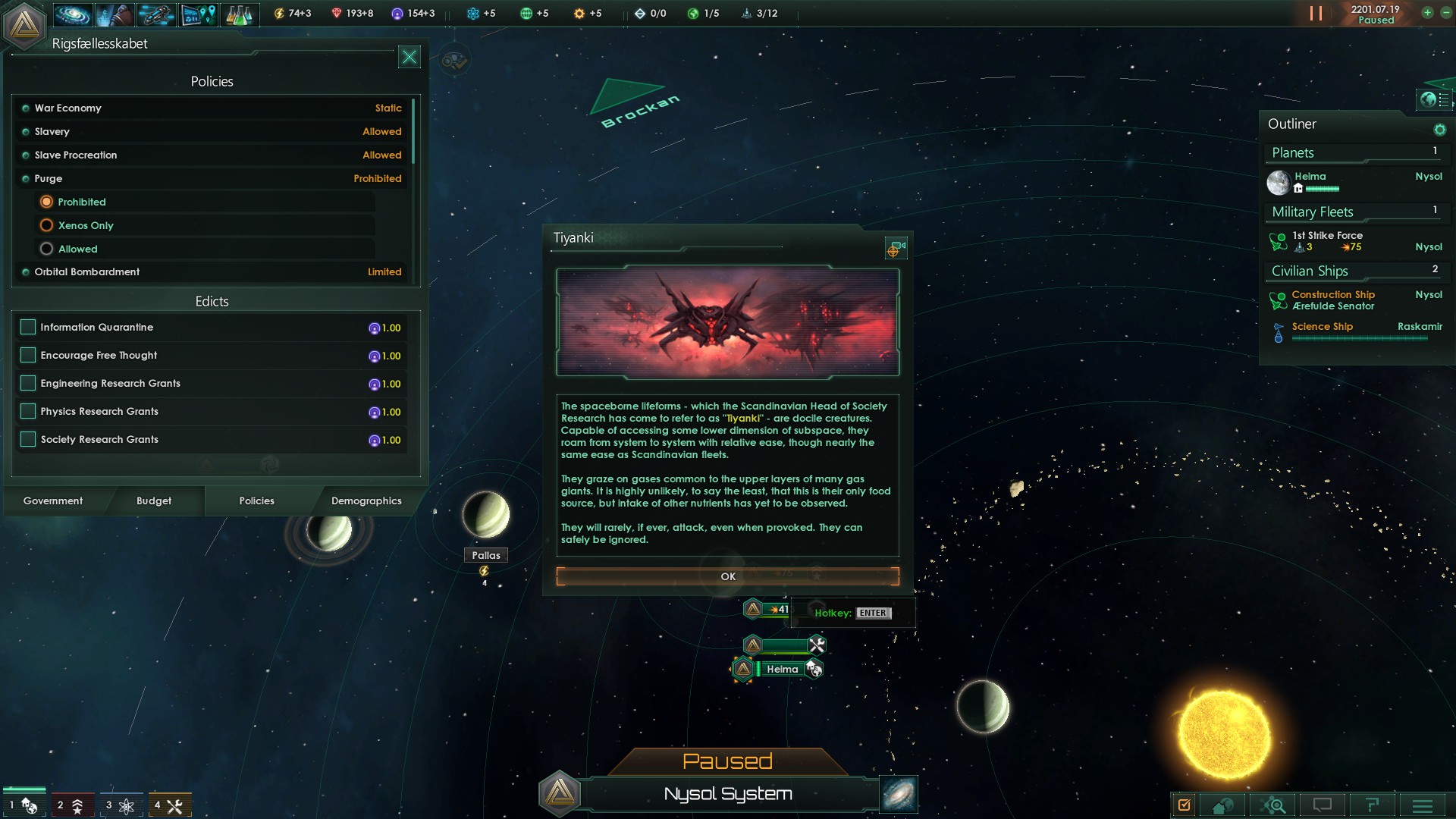Screen dimensions: 1456x819
Task: Close the Rigsfællesskabet government window
Action: [x=409, y=57]
